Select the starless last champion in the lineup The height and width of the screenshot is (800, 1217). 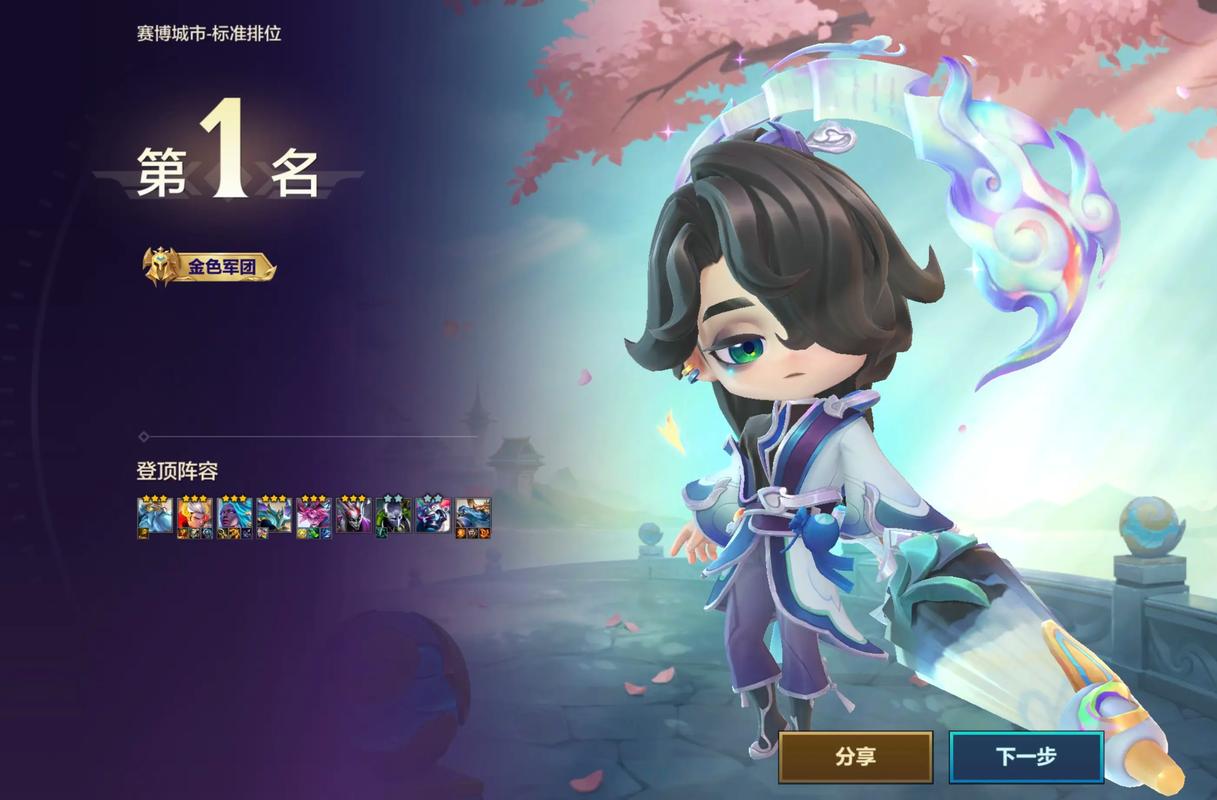(x=473, y=516)
